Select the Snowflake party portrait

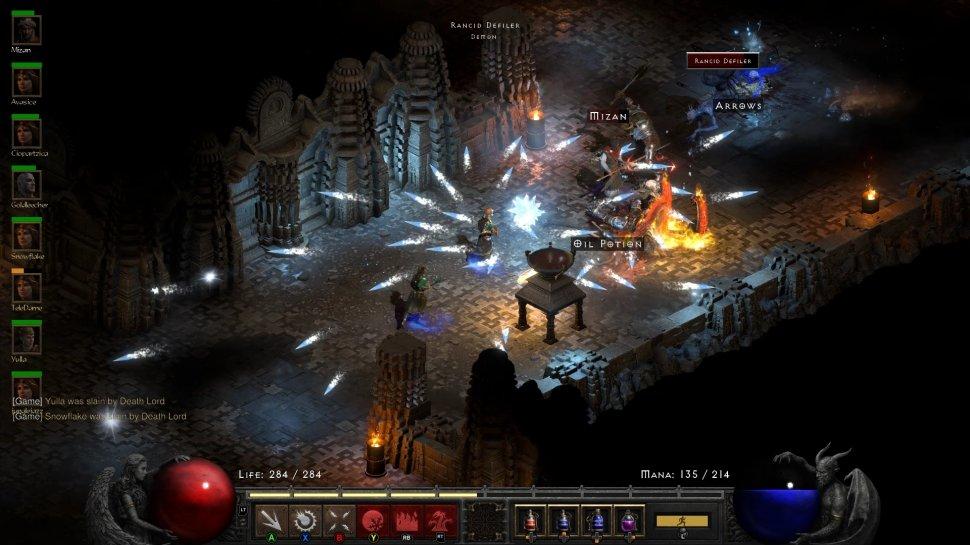click(x=26, y=237)
